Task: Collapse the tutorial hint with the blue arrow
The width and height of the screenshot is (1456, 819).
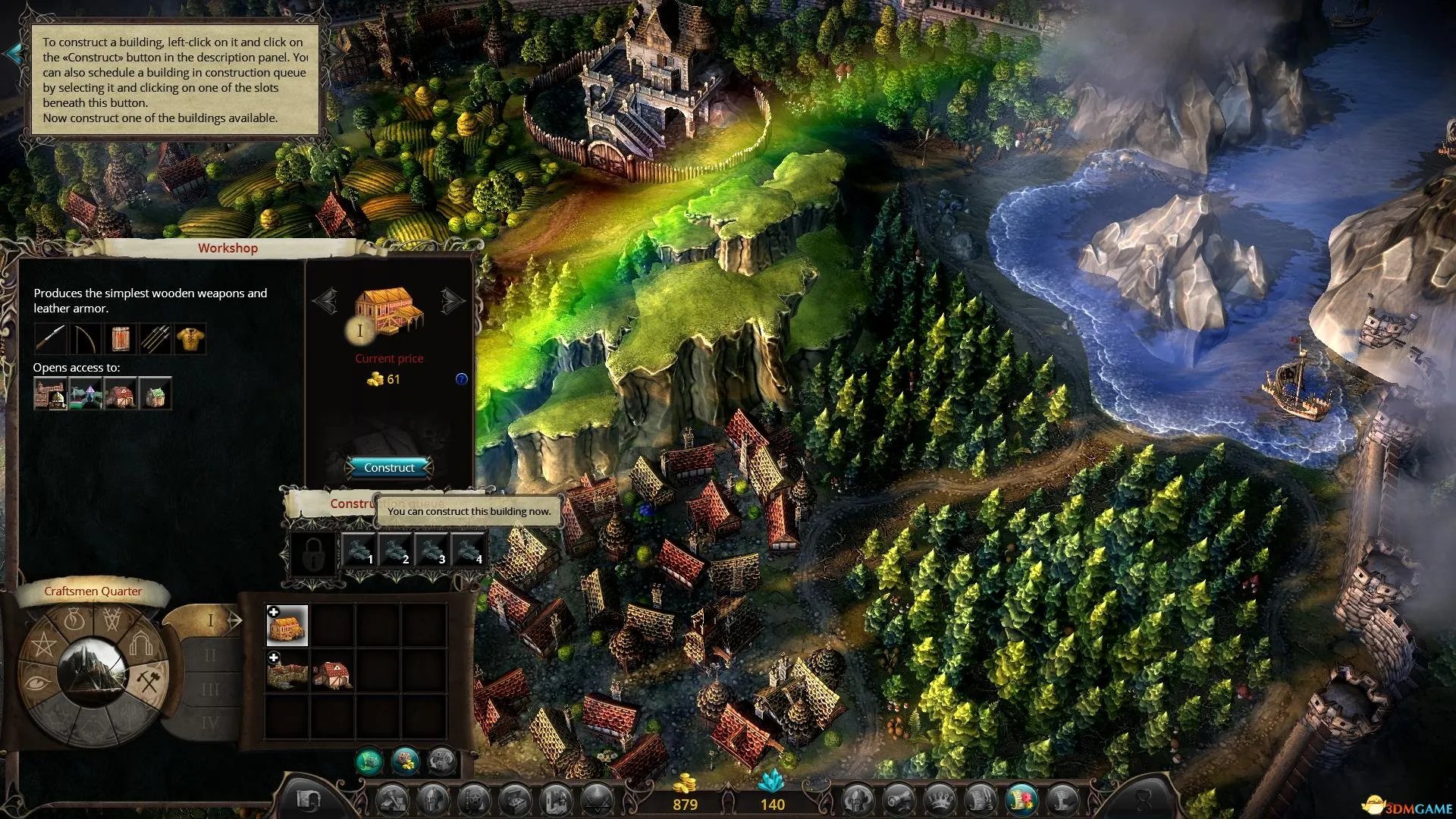Action: tap(14, 53)
